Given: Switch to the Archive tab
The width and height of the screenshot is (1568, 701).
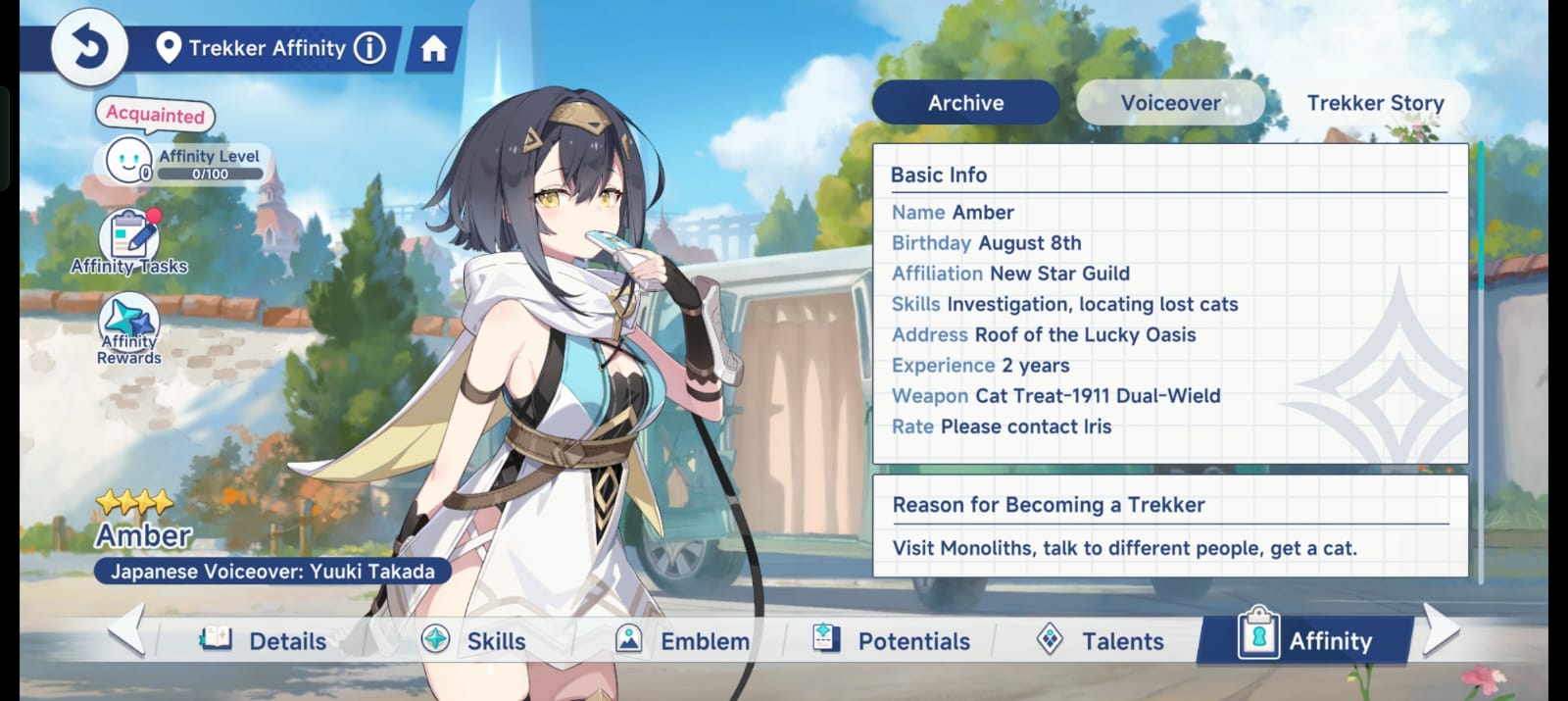Looking at the screenshot, I should (965, 103).
